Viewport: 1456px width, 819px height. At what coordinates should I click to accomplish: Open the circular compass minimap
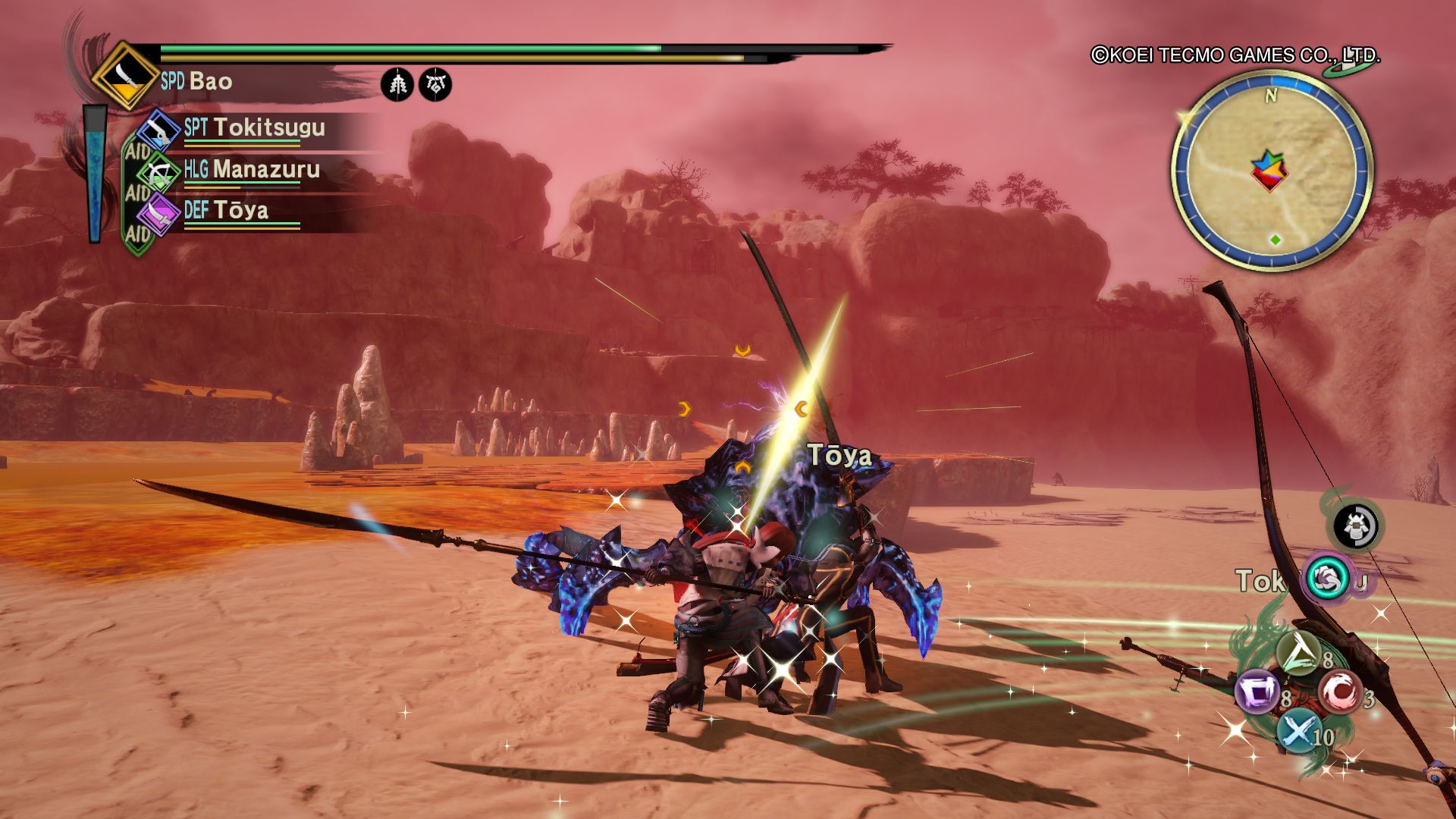pyautogui.click(x=1272, y=170)
